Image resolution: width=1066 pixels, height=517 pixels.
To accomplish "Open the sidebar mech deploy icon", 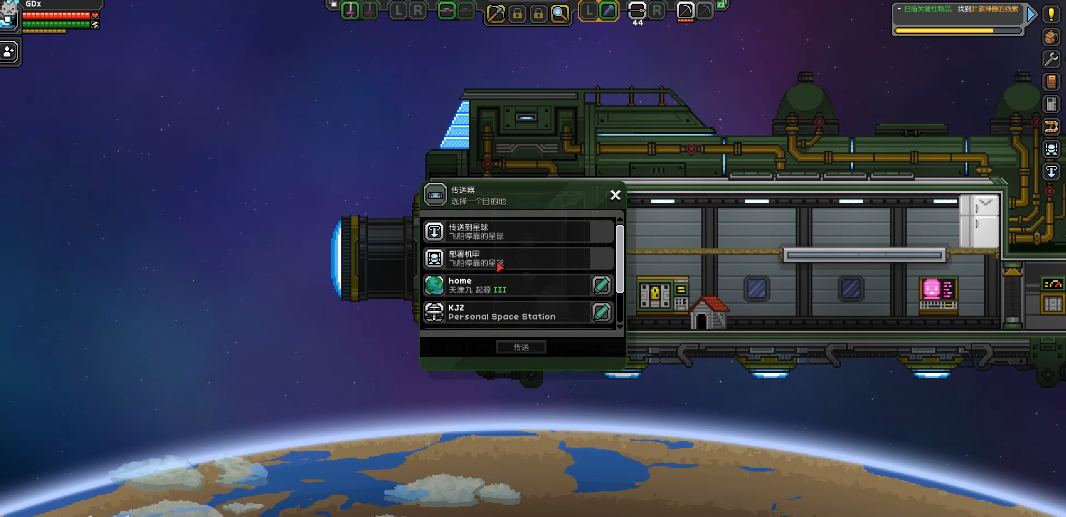I will 1051,149.
